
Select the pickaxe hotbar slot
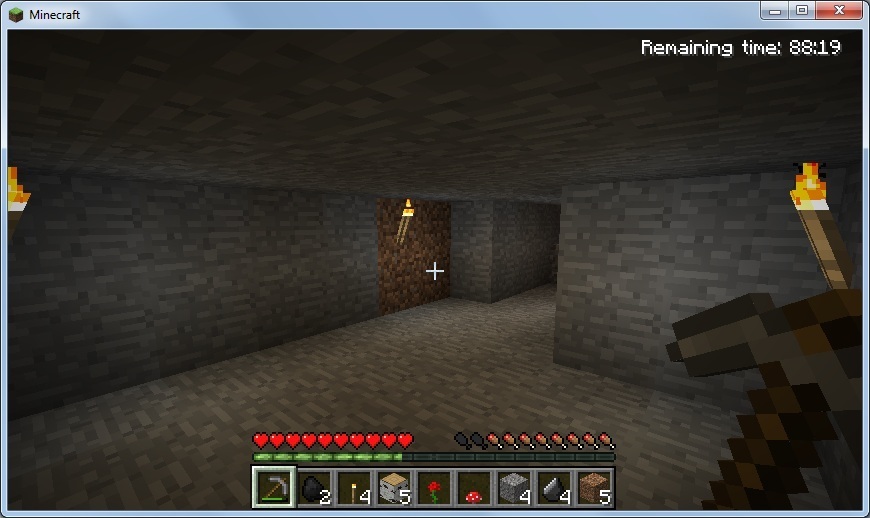coord(273,488)
